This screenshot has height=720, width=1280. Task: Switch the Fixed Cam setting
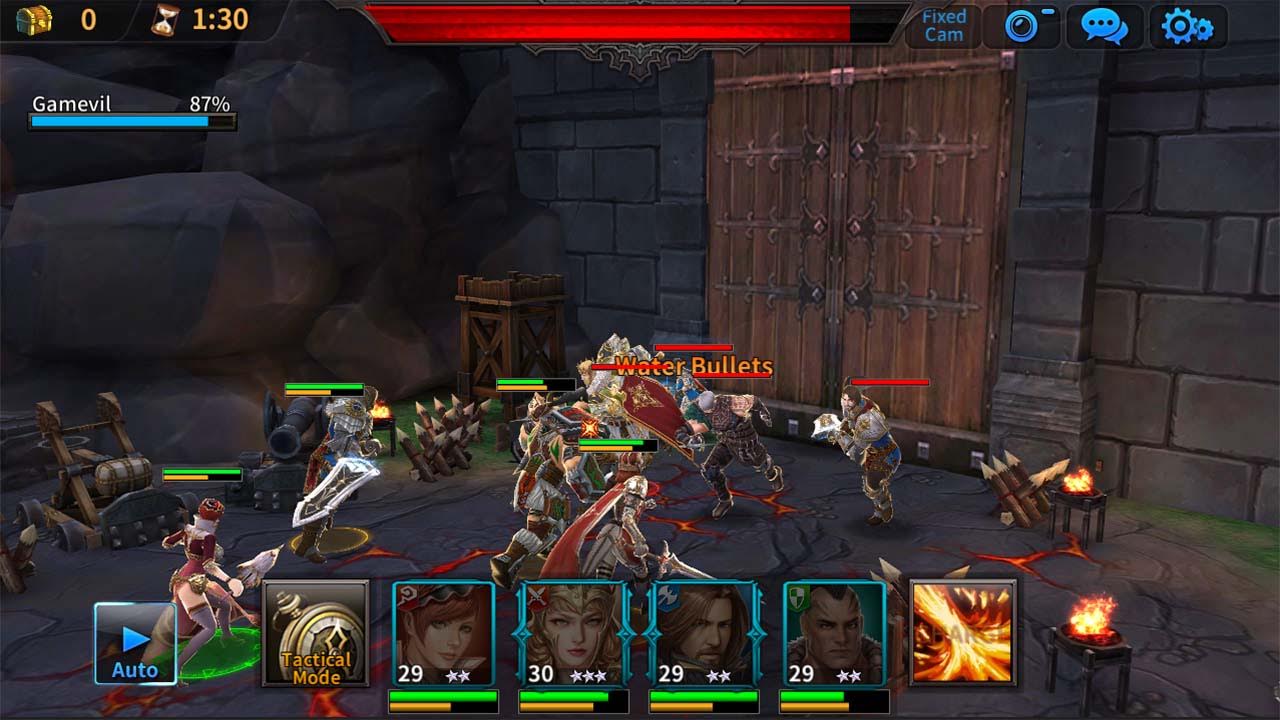(944, 26)
